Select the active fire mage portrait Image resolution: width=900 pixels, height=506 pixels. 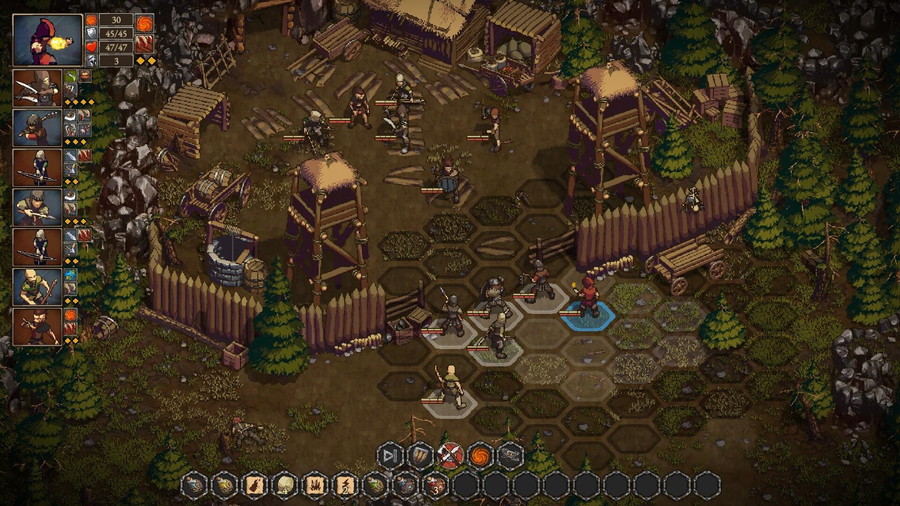(48, 40)
